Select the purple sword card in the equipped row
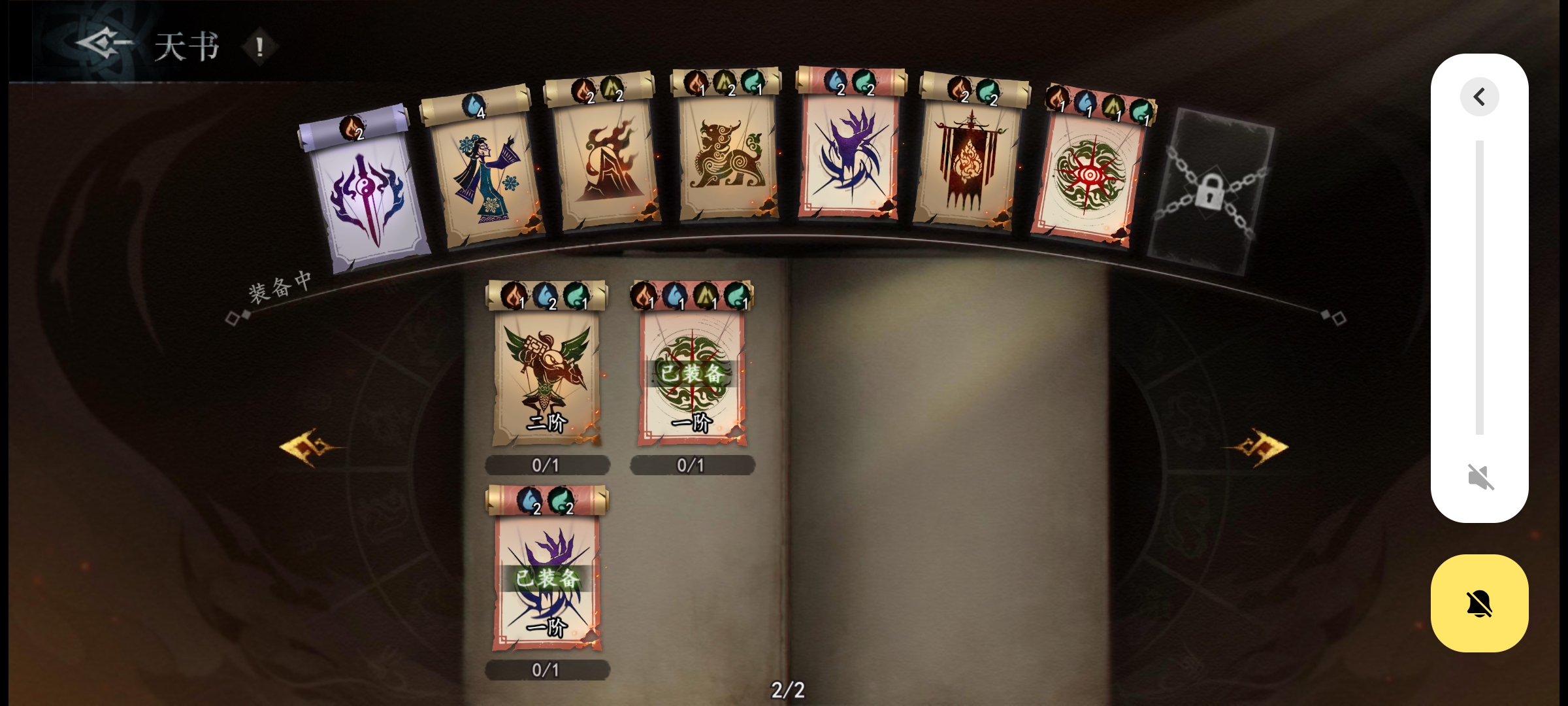The image size is (1568, 706). 368,193
